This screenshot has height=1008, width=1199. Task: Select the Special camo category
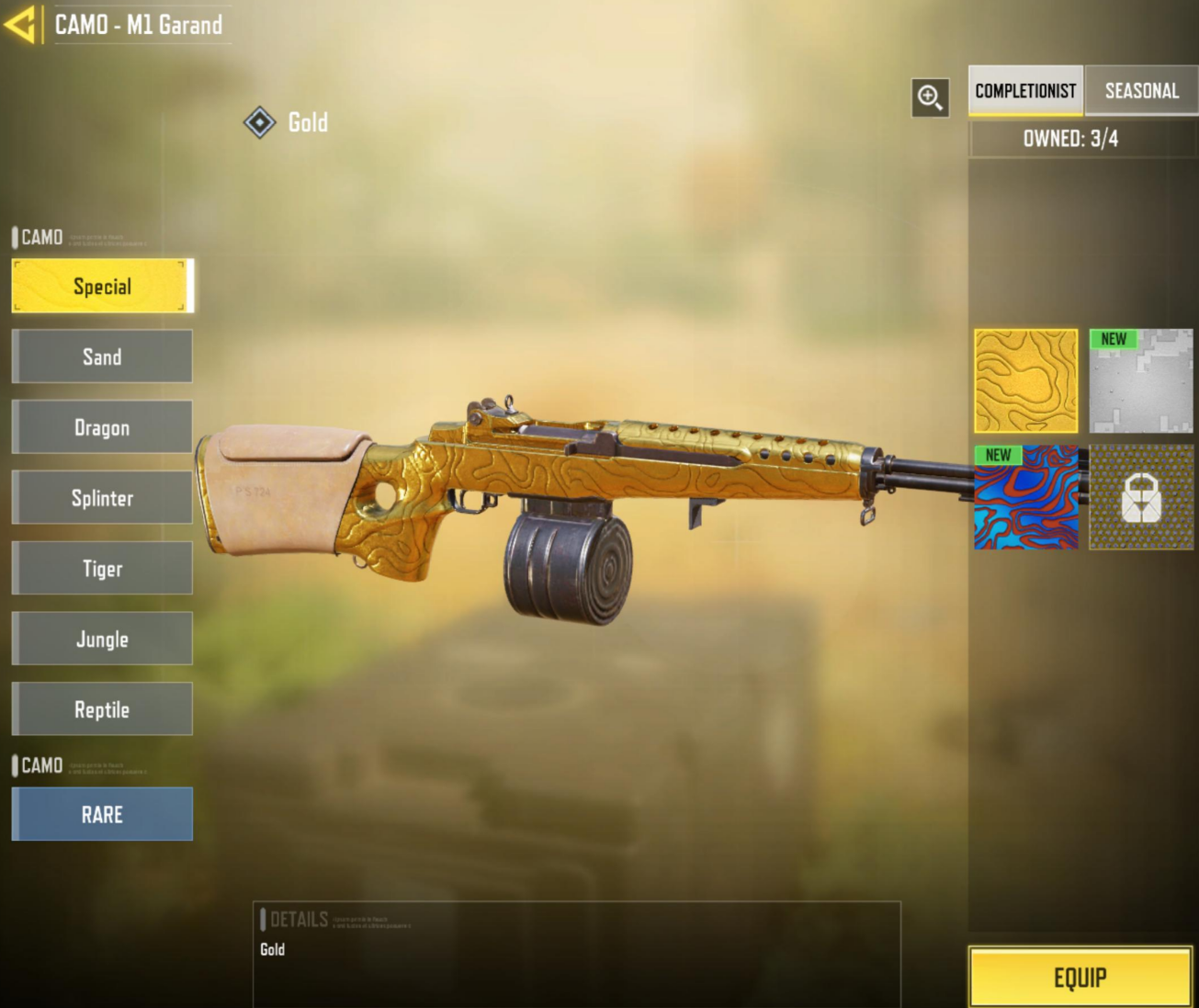[x=101, y=286]
